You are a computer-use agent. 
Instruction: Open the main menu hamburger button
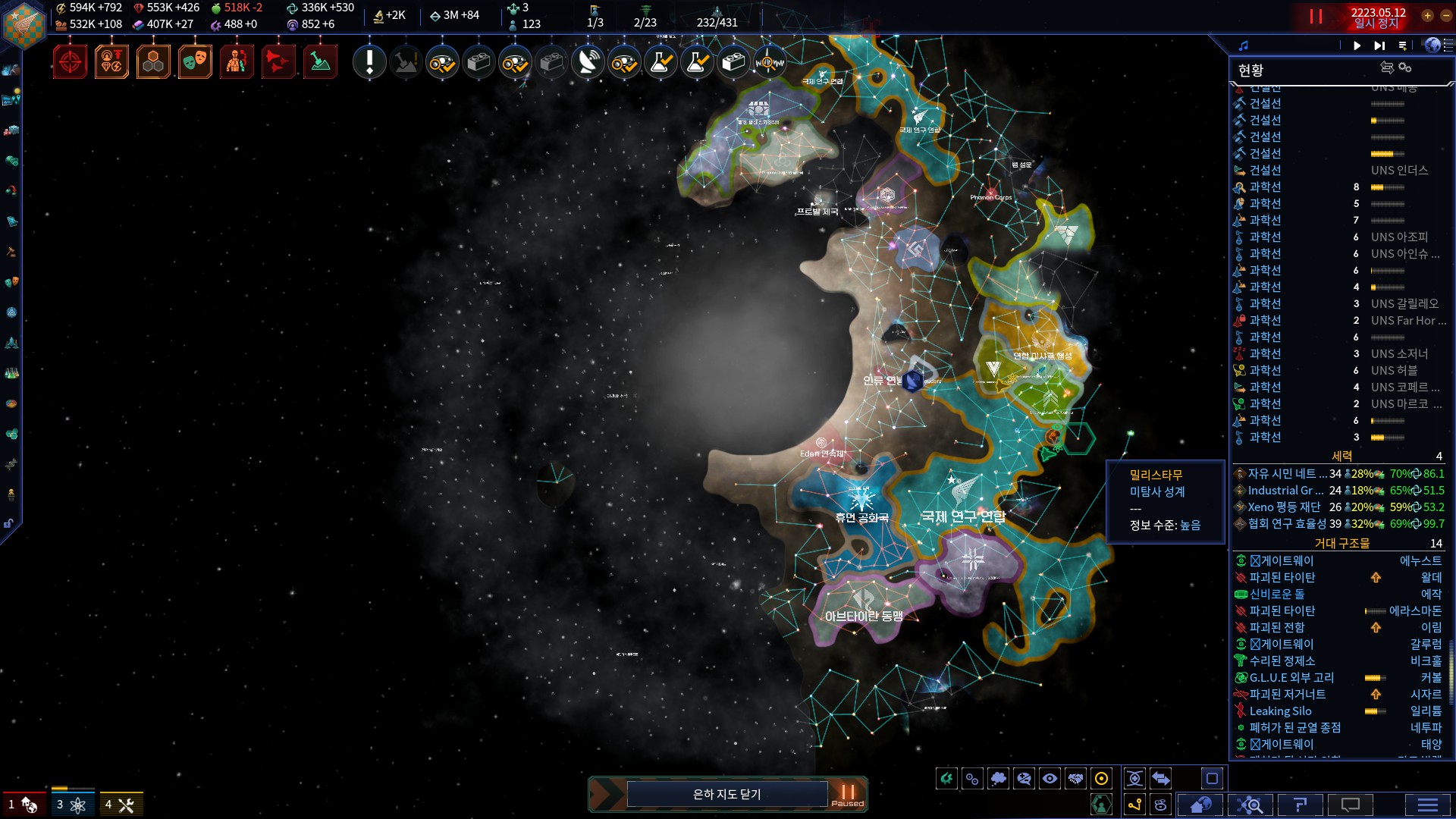point(1427,805)
